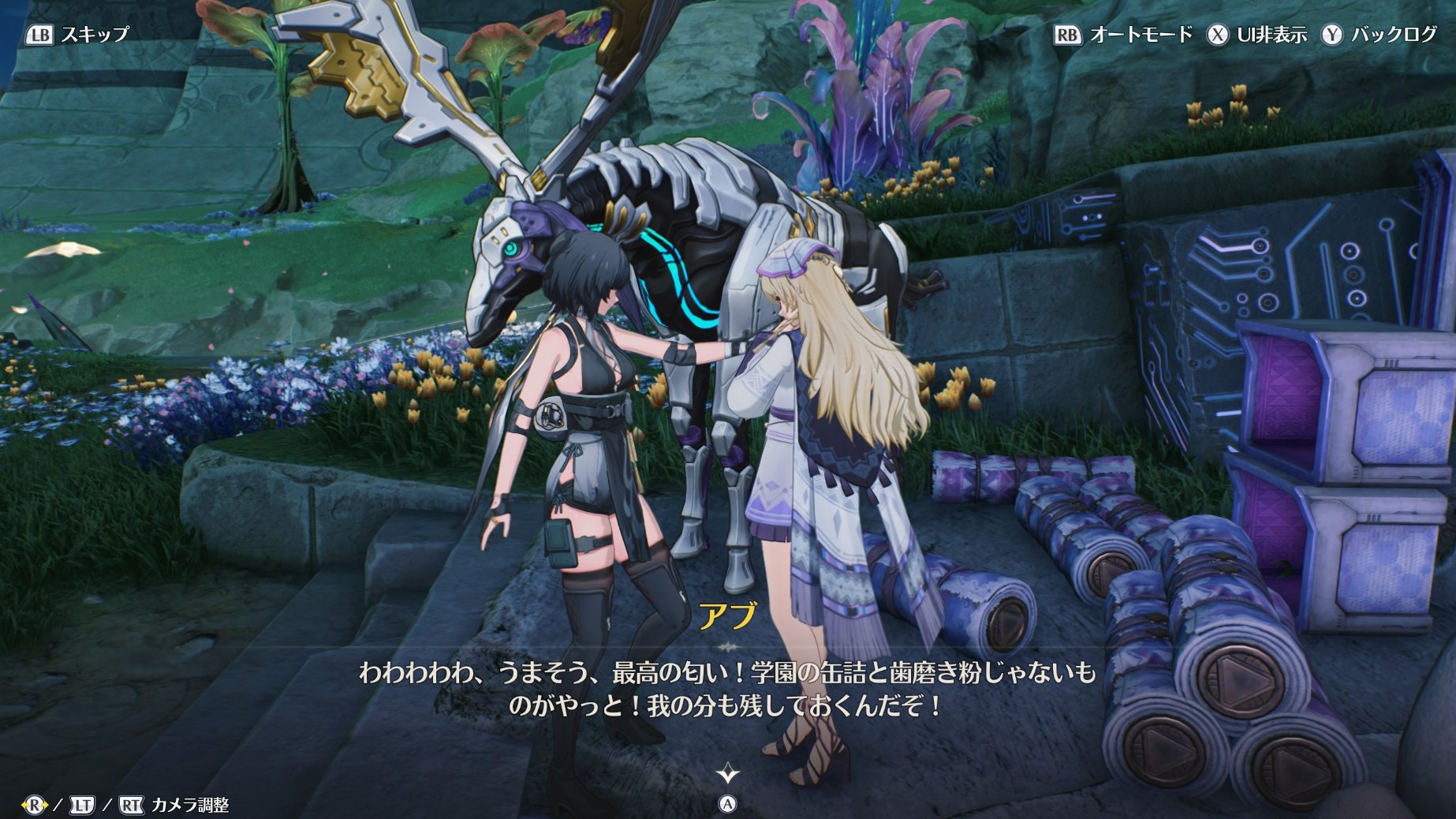This screenshot has height=819, width=1456.
Task: Open the バックログ dialogue backlog
Action: (x=1379, y=35)
